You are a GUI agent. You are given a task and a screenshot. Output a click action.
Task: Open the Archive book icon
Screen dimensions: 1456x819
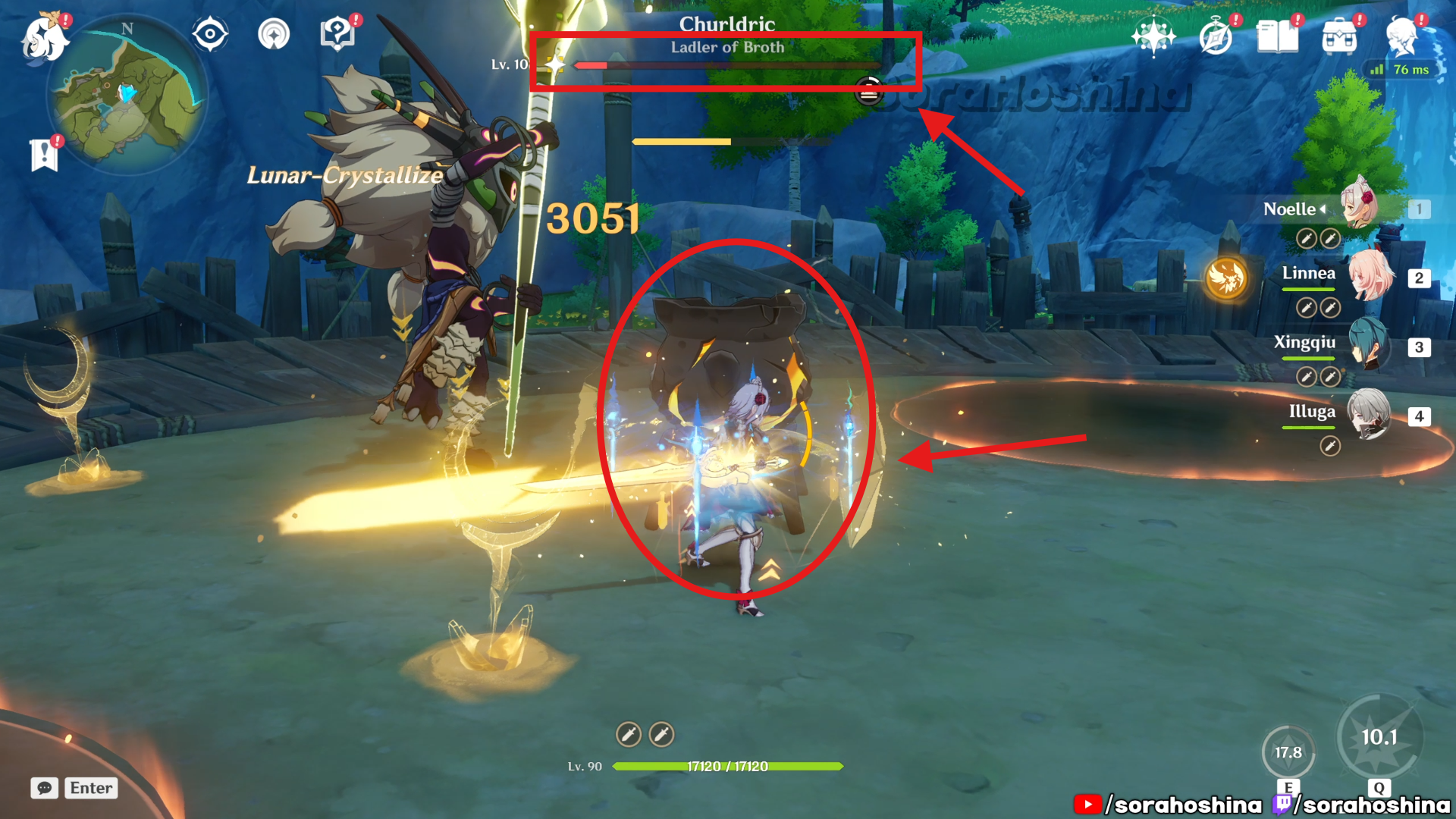point(1278,36)
